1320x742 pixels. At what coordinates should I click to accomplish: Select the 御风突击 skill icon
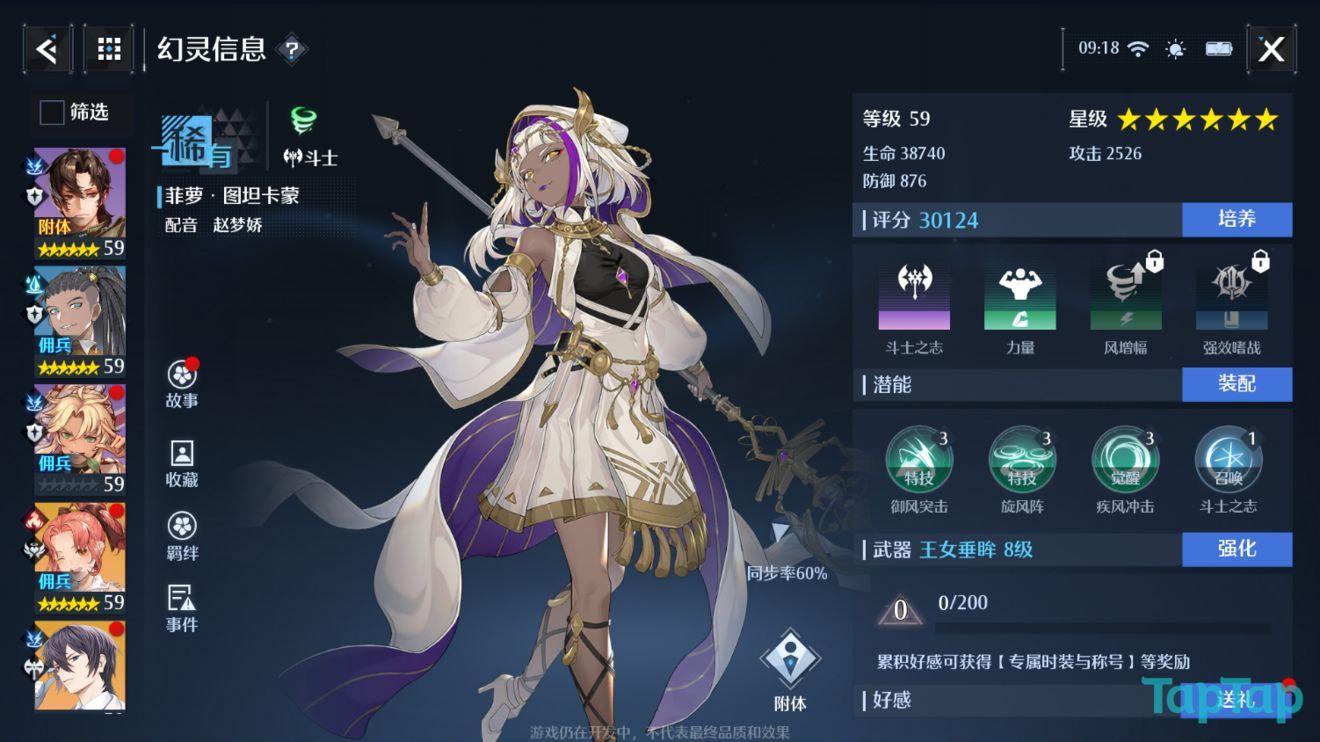click(919, 460)
